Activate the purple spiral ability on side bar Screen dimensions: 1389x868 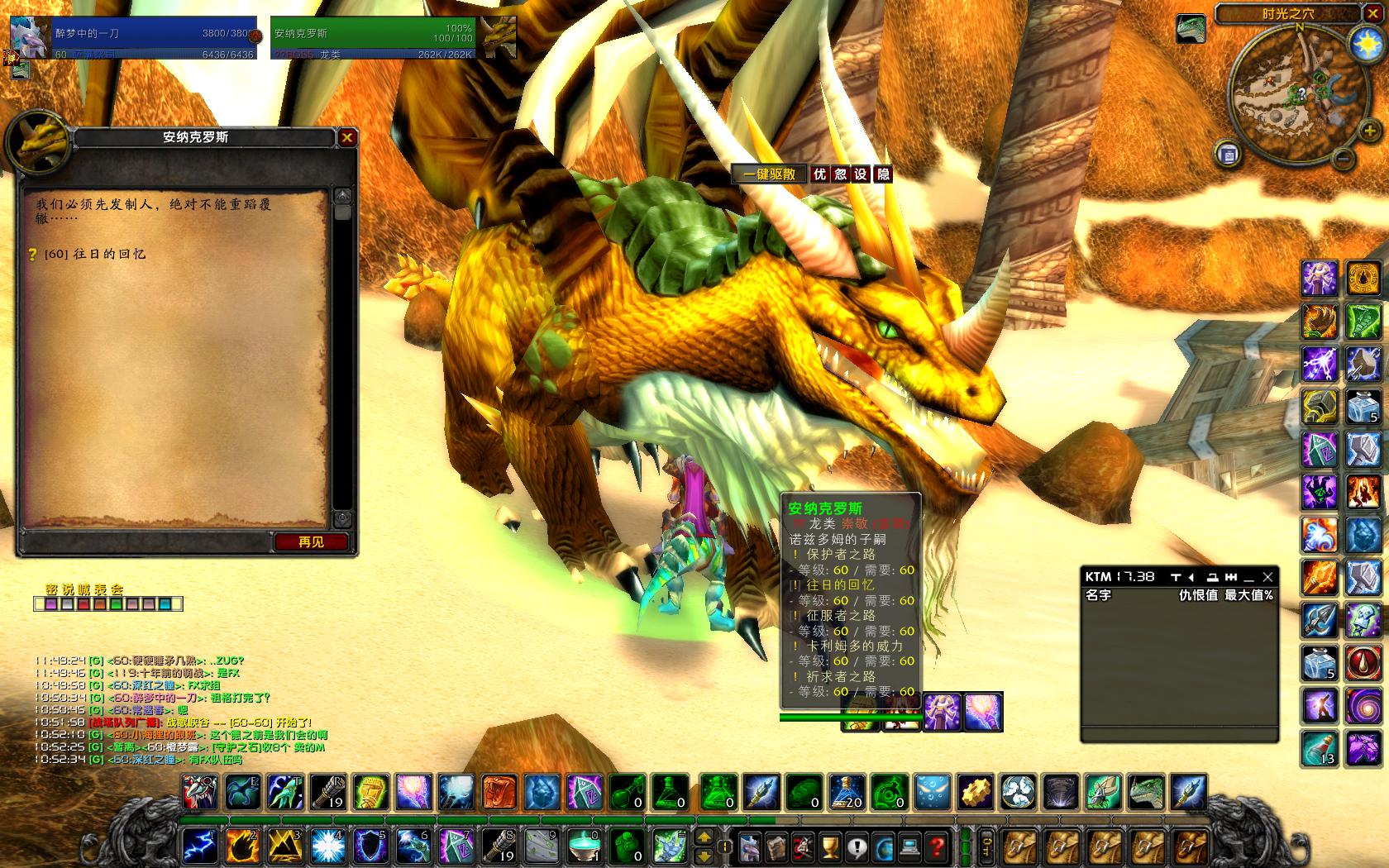(1363, 707)
